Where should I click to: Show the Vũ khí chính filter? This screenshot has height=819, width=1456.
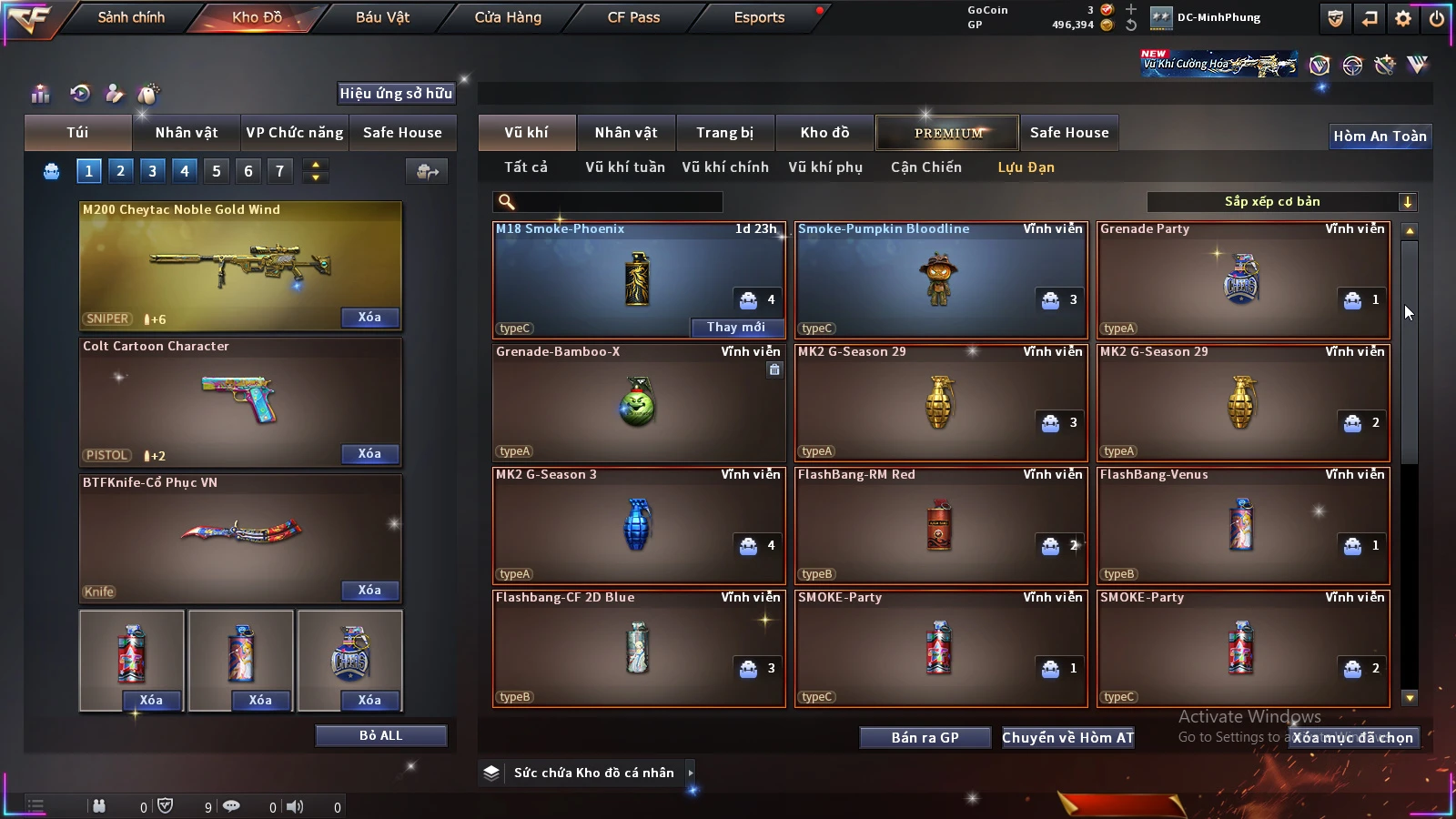point(725,167)
